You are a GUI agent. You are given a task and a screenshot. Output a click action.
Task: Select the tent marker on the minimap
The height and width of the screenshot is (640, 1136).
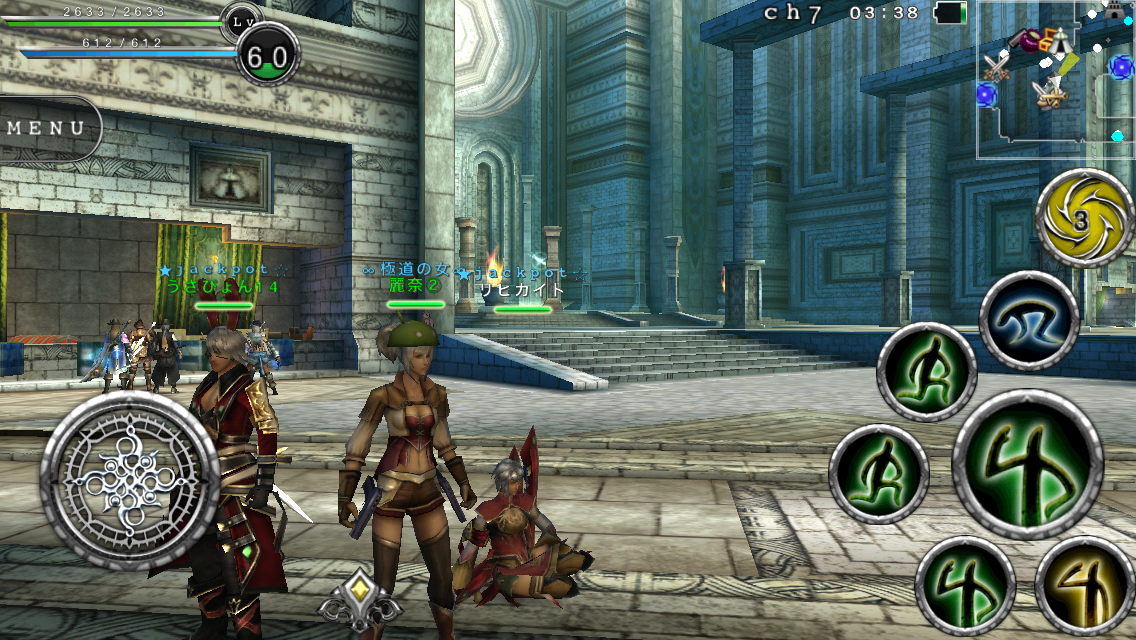1061,43
